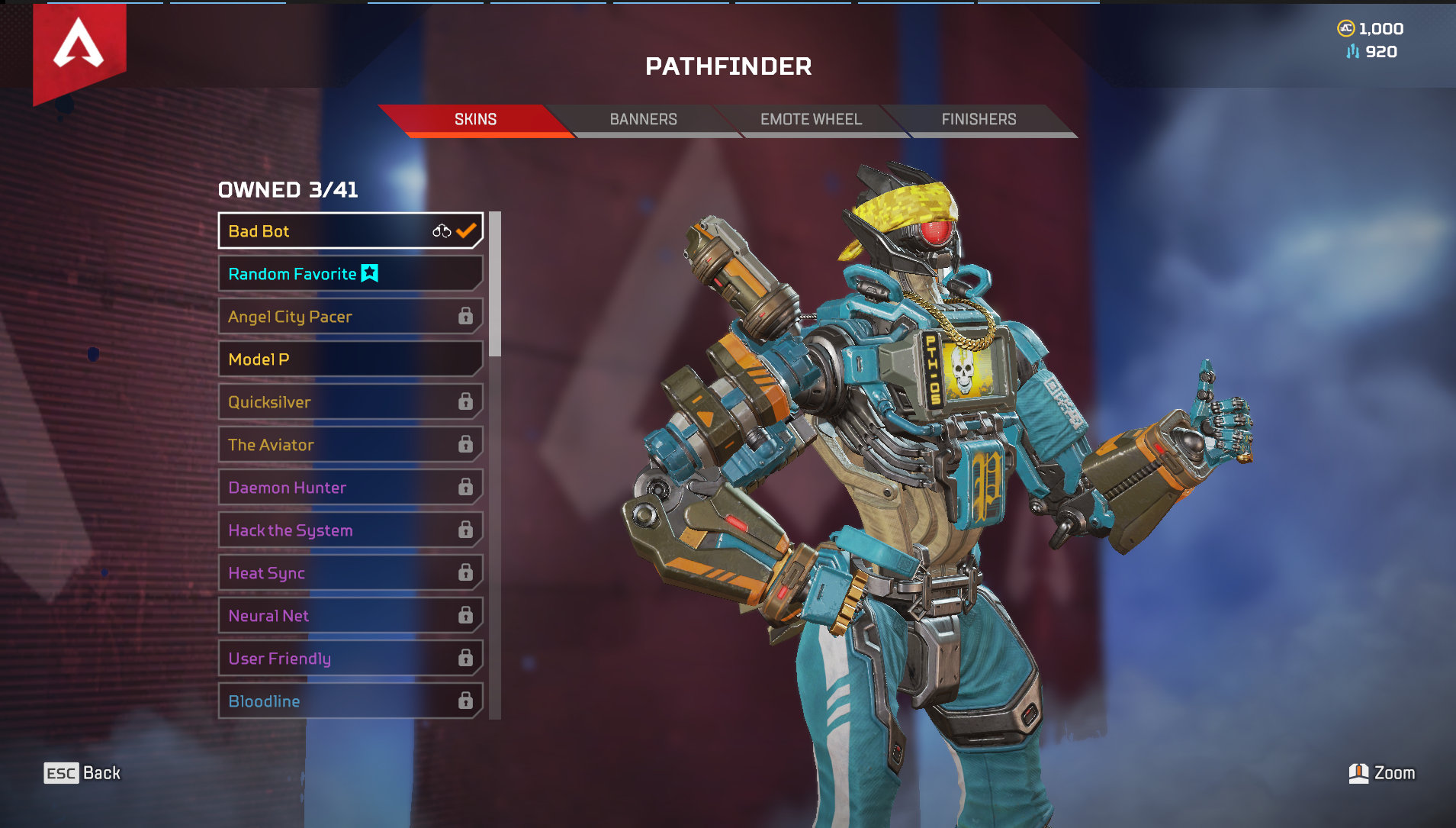Toggle the lock on Heat Sync skin

click(466, 572)
